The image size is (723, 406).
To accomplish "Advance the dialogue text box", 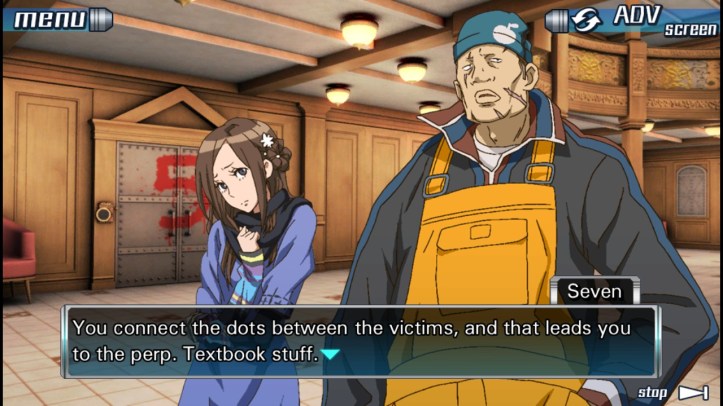I will (x=360, y=340).
